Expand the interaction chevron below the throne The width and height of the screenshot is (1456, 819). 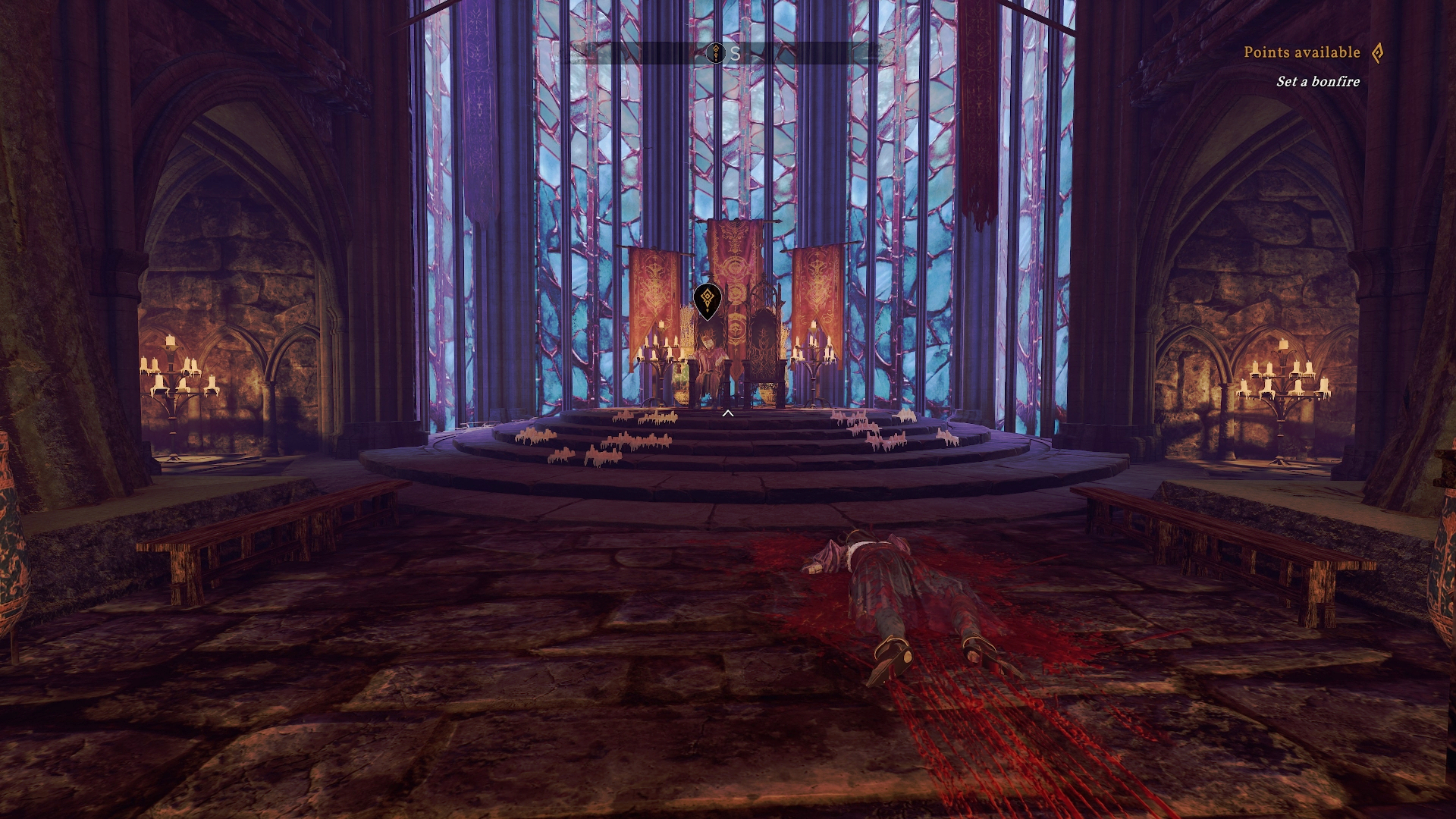click(728, 413)
